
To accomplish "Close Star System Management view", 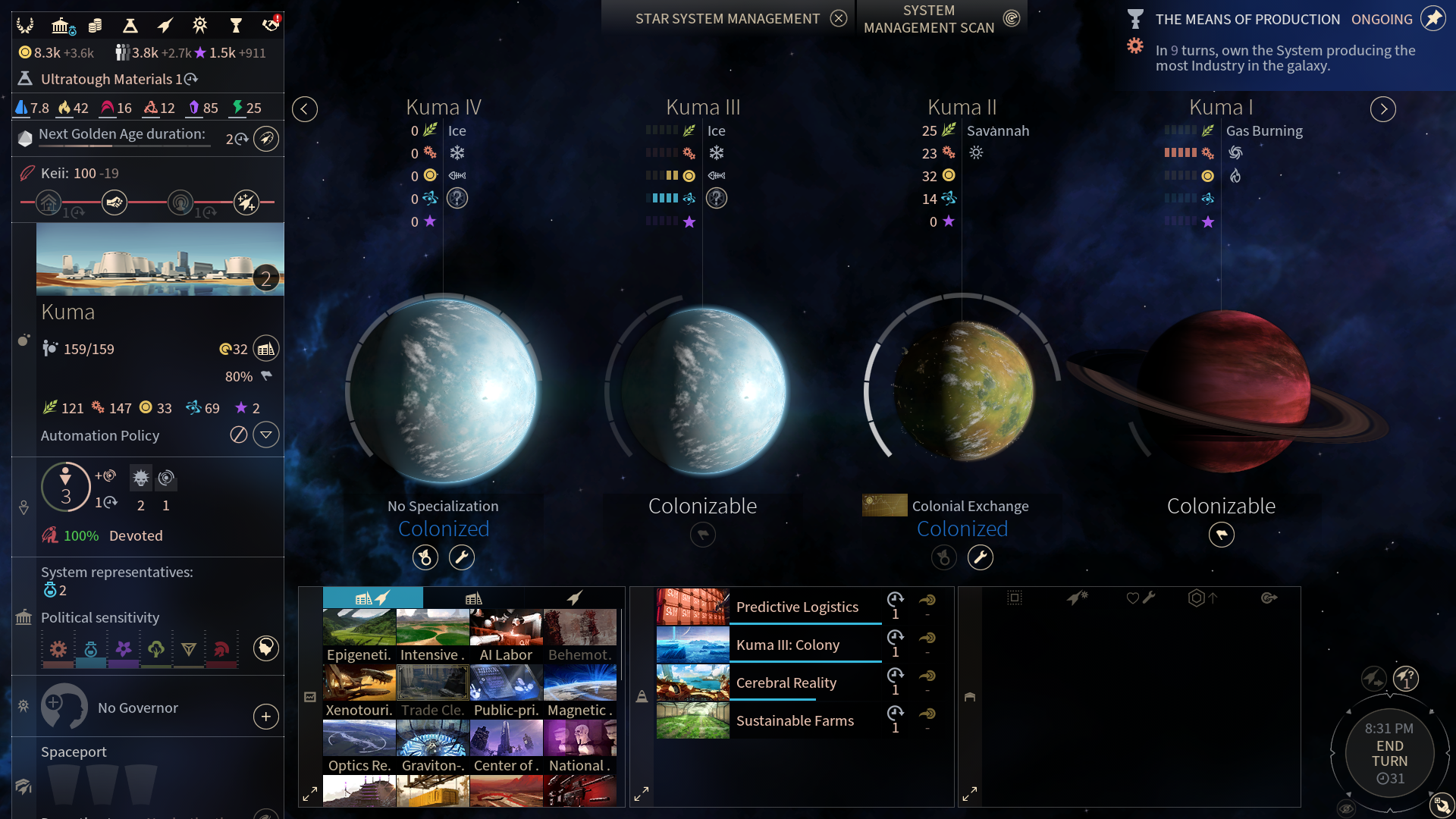I will (838, 18).
